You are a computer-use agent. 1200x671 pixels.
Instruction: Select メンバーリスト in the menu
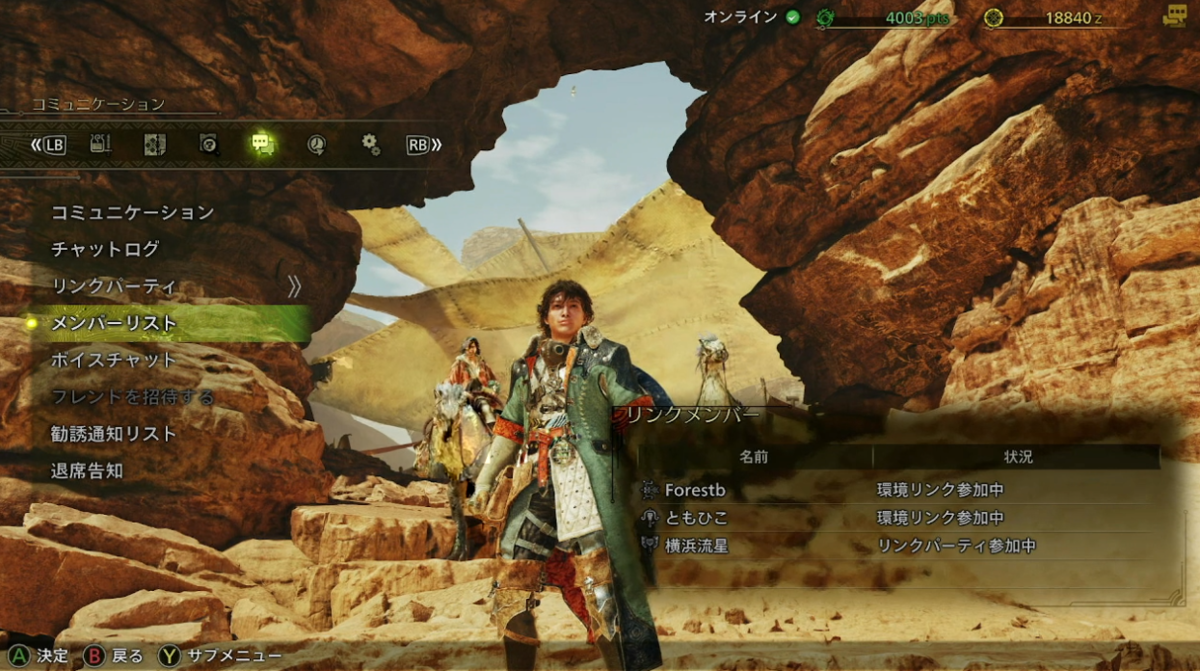113,323
